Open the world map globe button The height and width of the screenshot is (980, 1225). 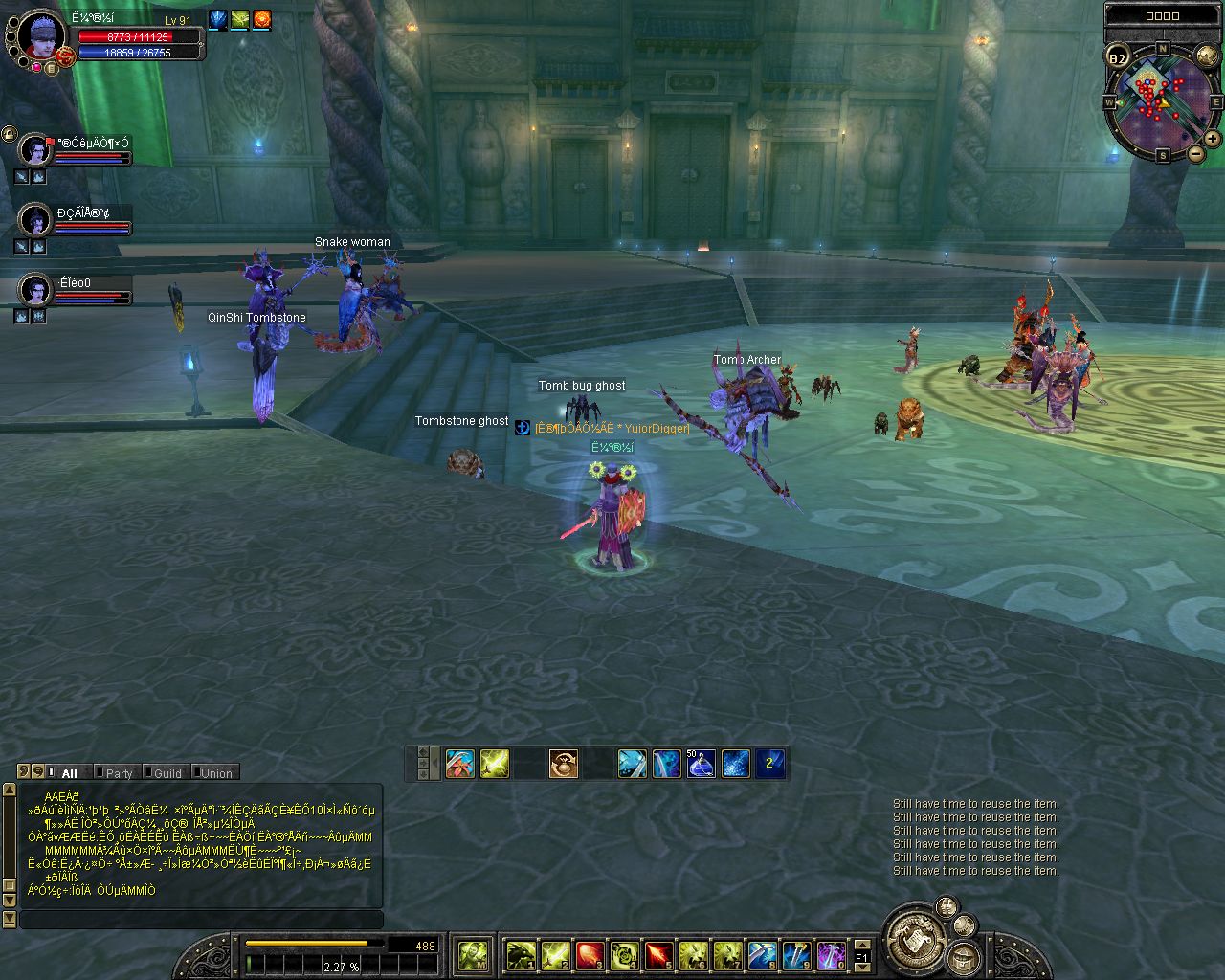click(1207, 56)
